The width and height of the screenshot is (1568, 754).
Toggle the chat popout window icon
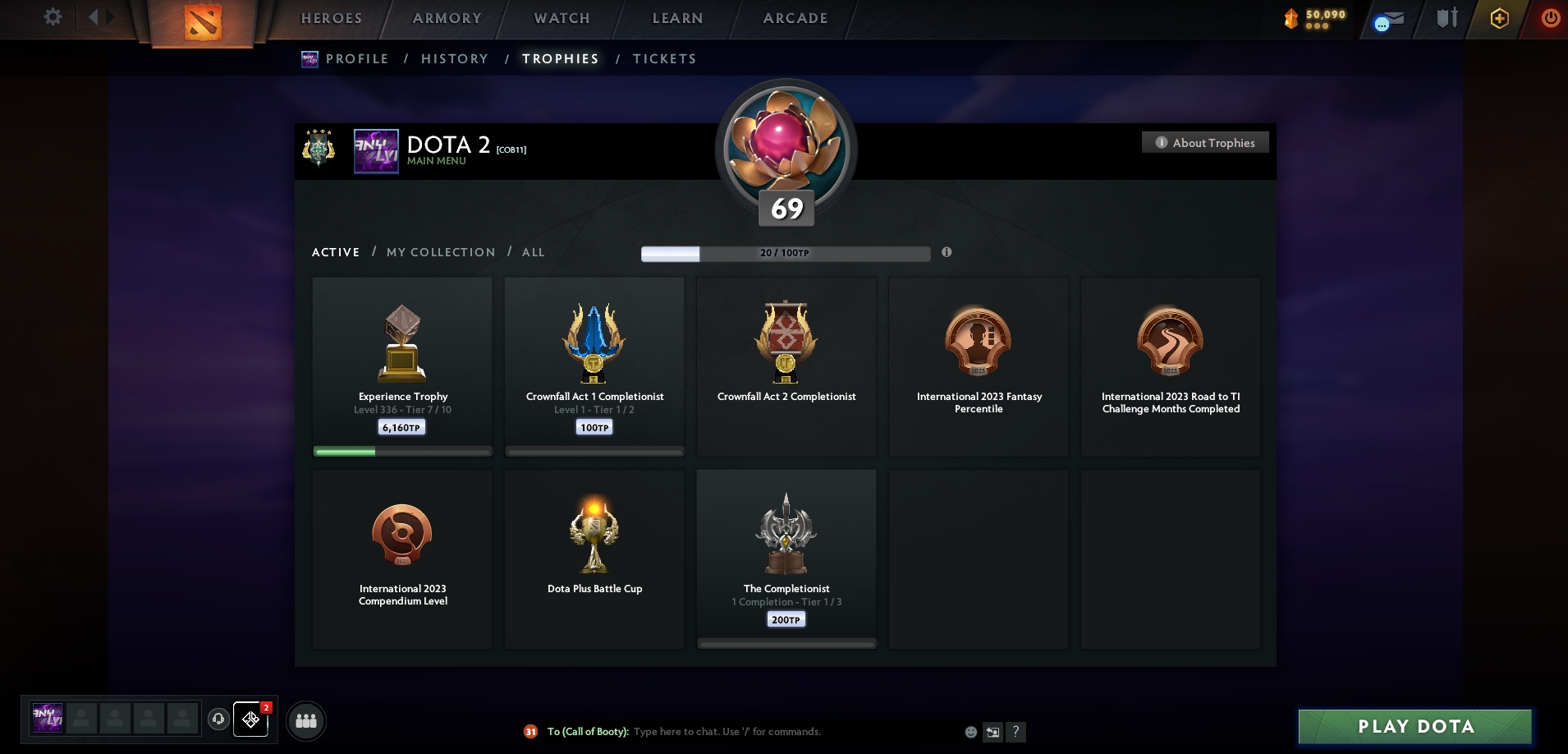pos(992,731)
